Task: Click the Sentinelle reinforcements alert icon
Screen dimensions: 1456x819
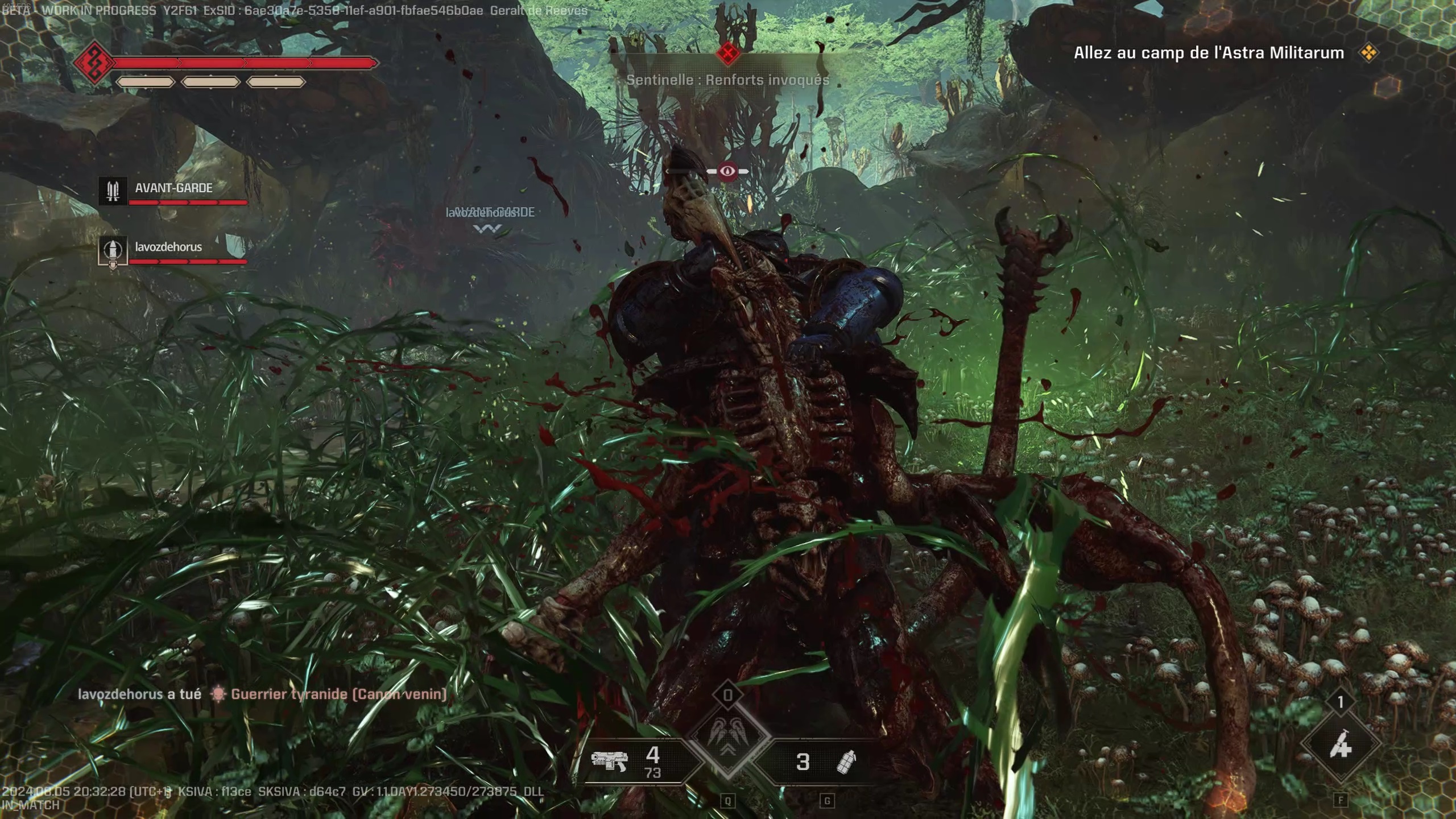Action: [727, 53]
